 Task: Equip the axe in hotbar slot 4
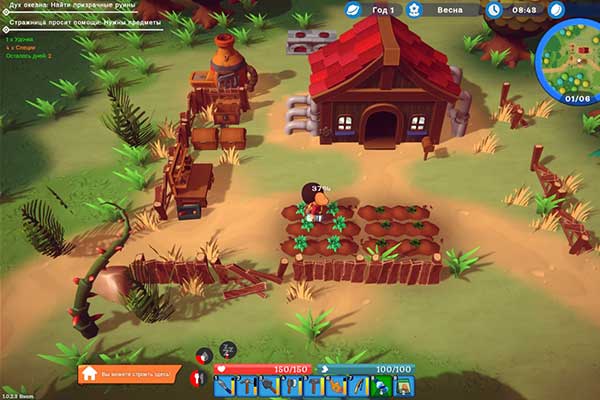290,386
